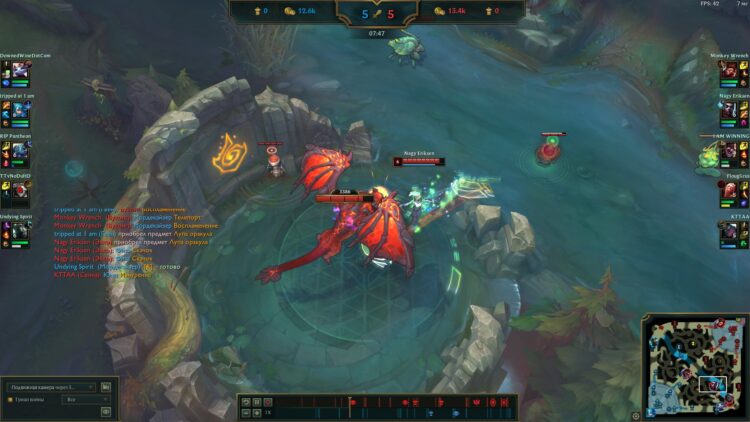Select KTTAA's champion portrait
This screenshot has width=750, height=422.
point(729,228)
